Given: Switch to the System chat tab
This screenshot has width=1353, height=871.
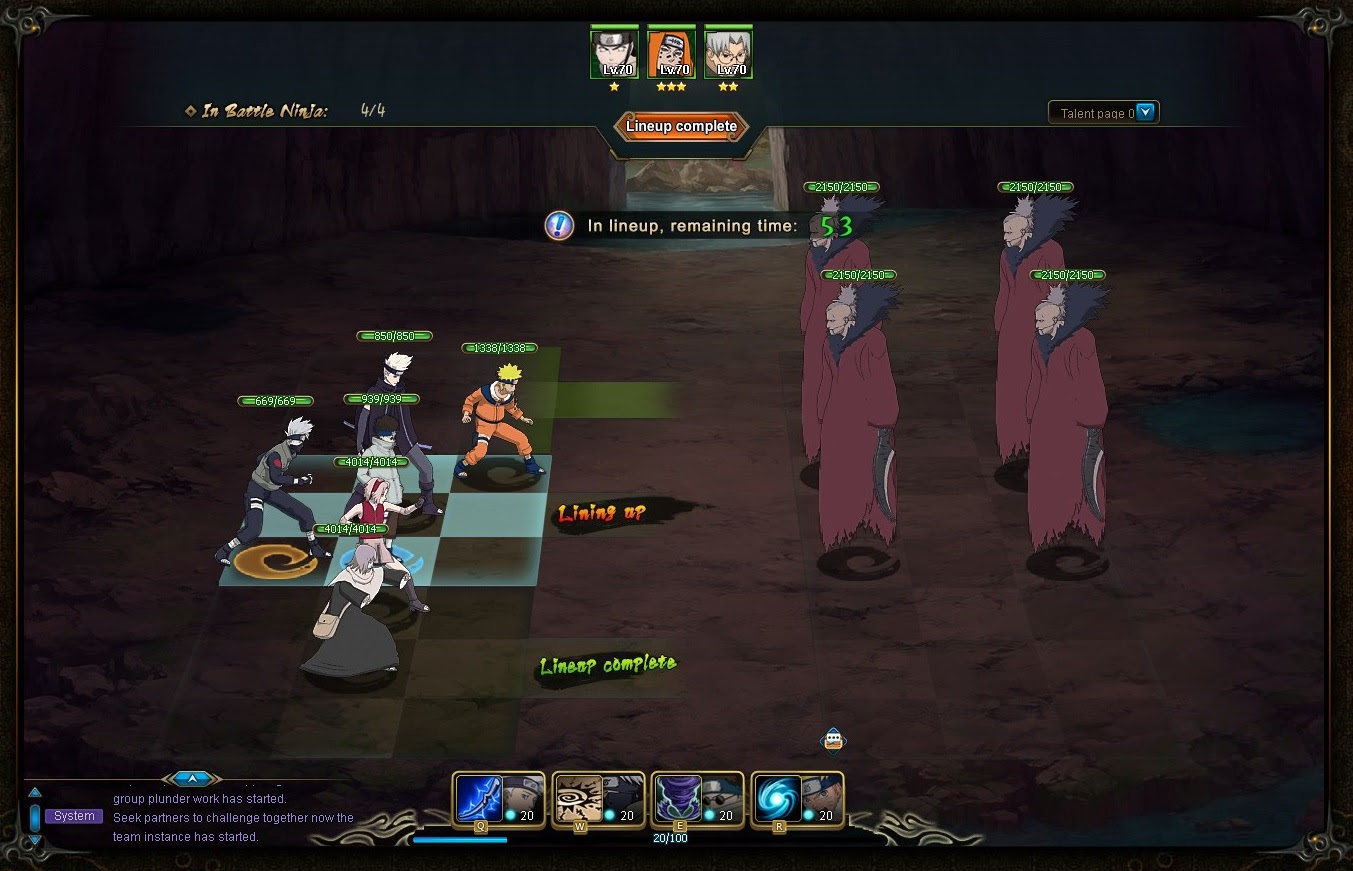Looking at the screenshot, I should 73,816.
